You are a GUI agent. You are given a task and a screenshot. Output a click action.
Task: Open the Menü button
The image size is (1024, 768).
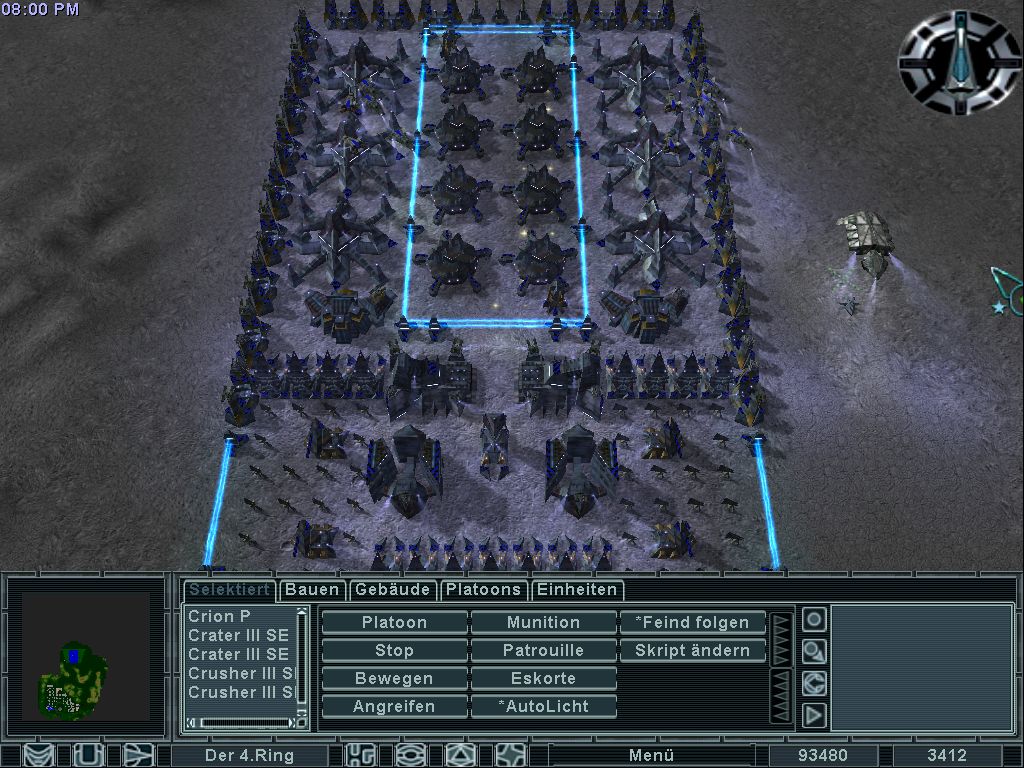coord(651,755)
